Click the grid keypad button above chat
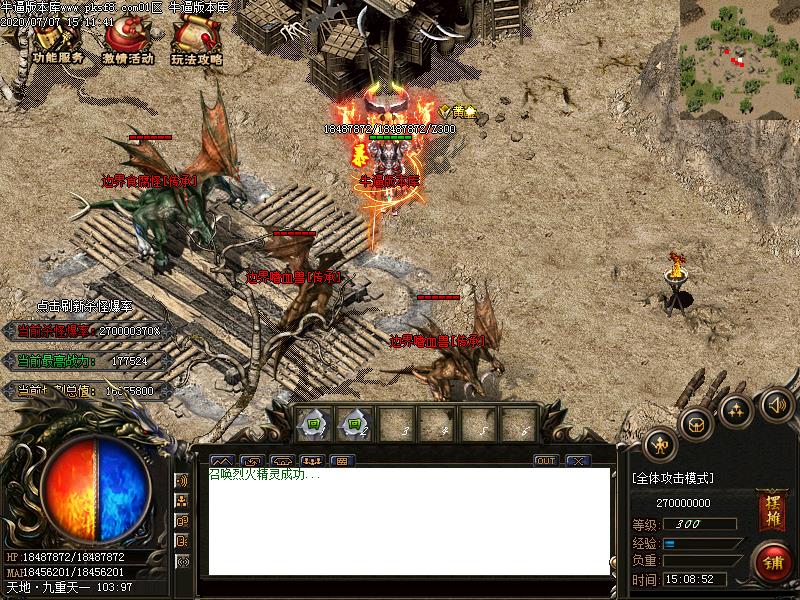 tap(342, 461)
